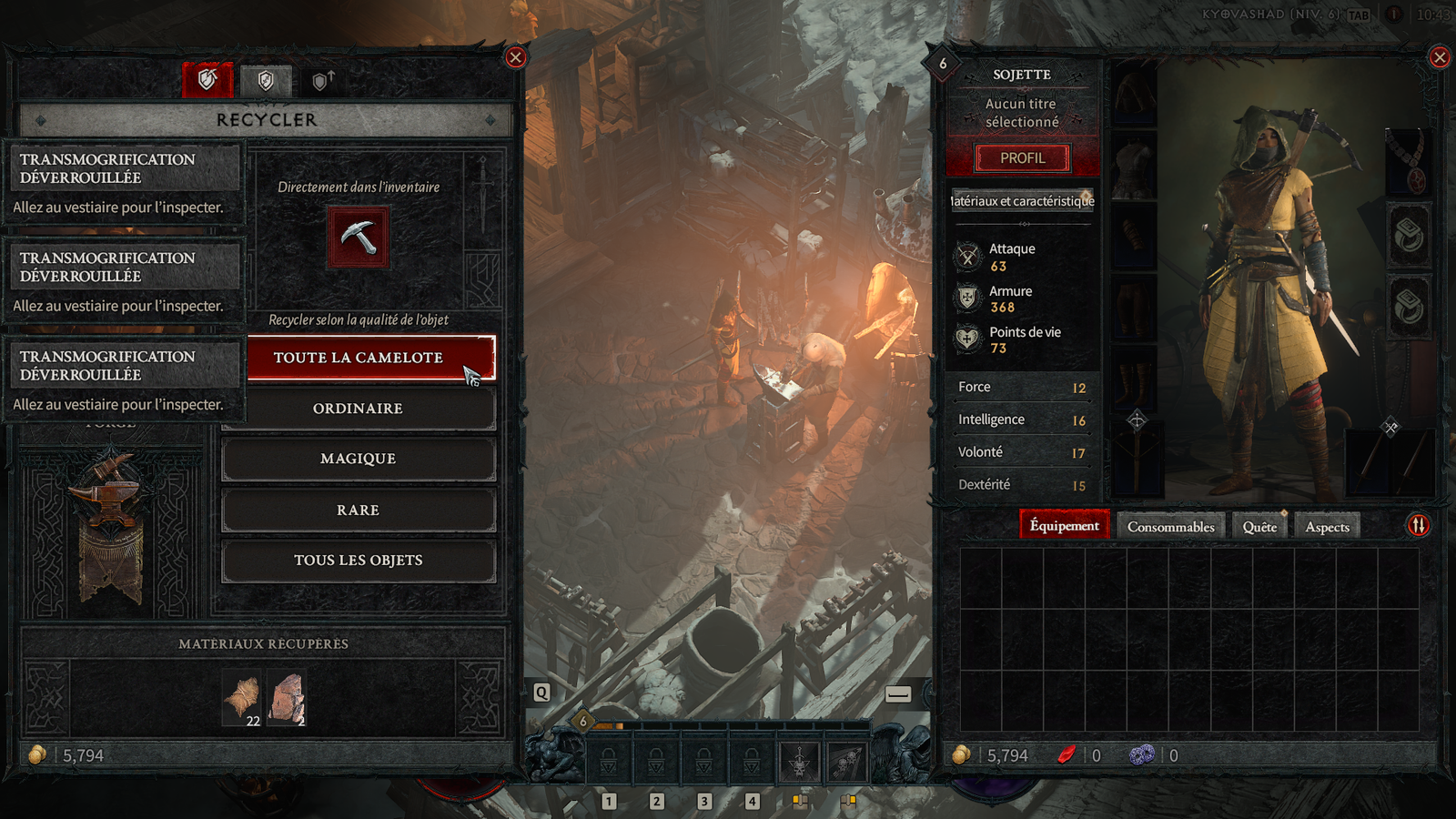Activate the pickaxe salvage-from-inventory icon
Image resolution: width=1456 pixels, height=819 pixels.
click(359, 238)
